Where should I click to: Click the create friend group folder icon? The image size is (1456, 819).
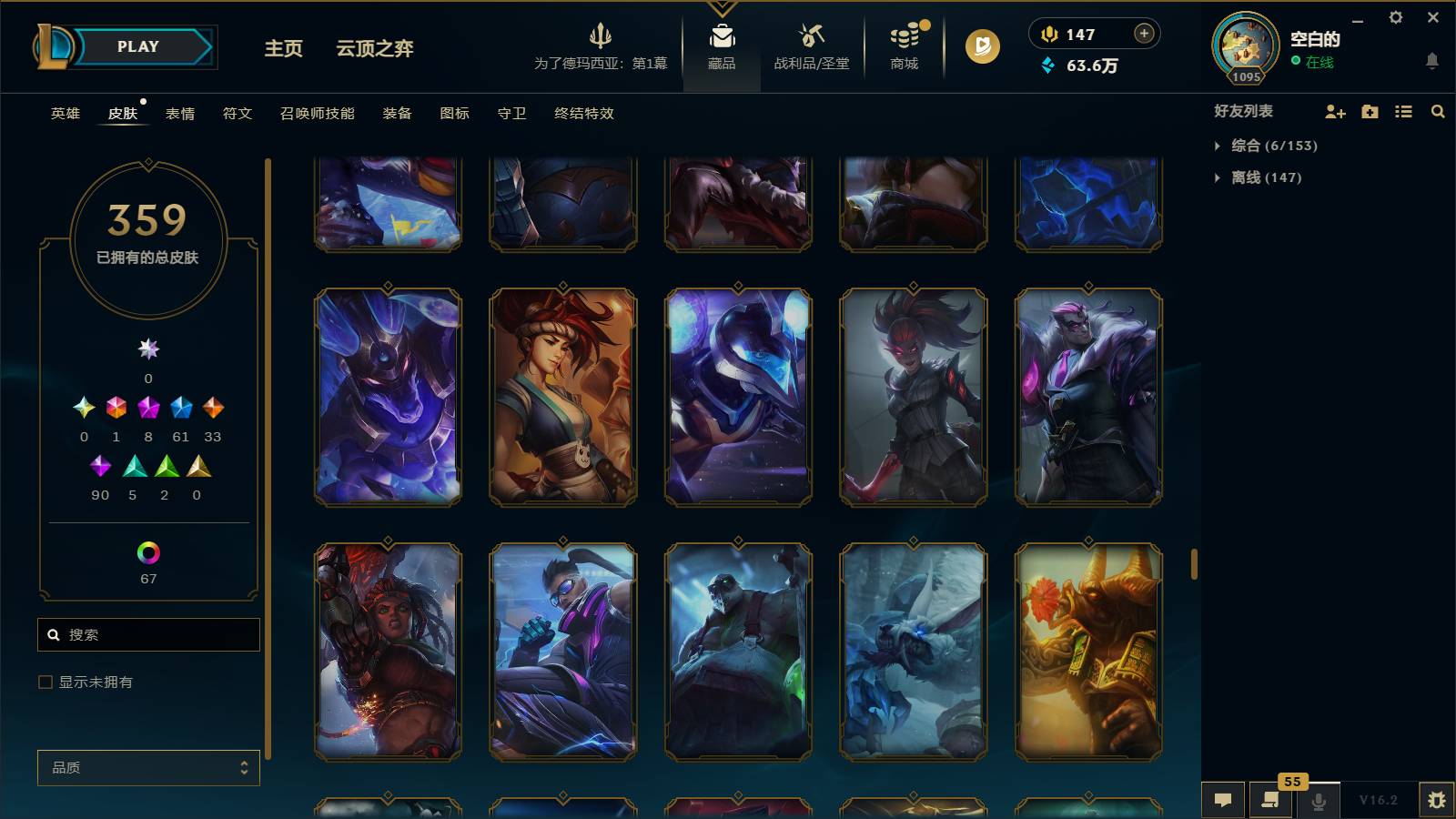coord(1369,111)
